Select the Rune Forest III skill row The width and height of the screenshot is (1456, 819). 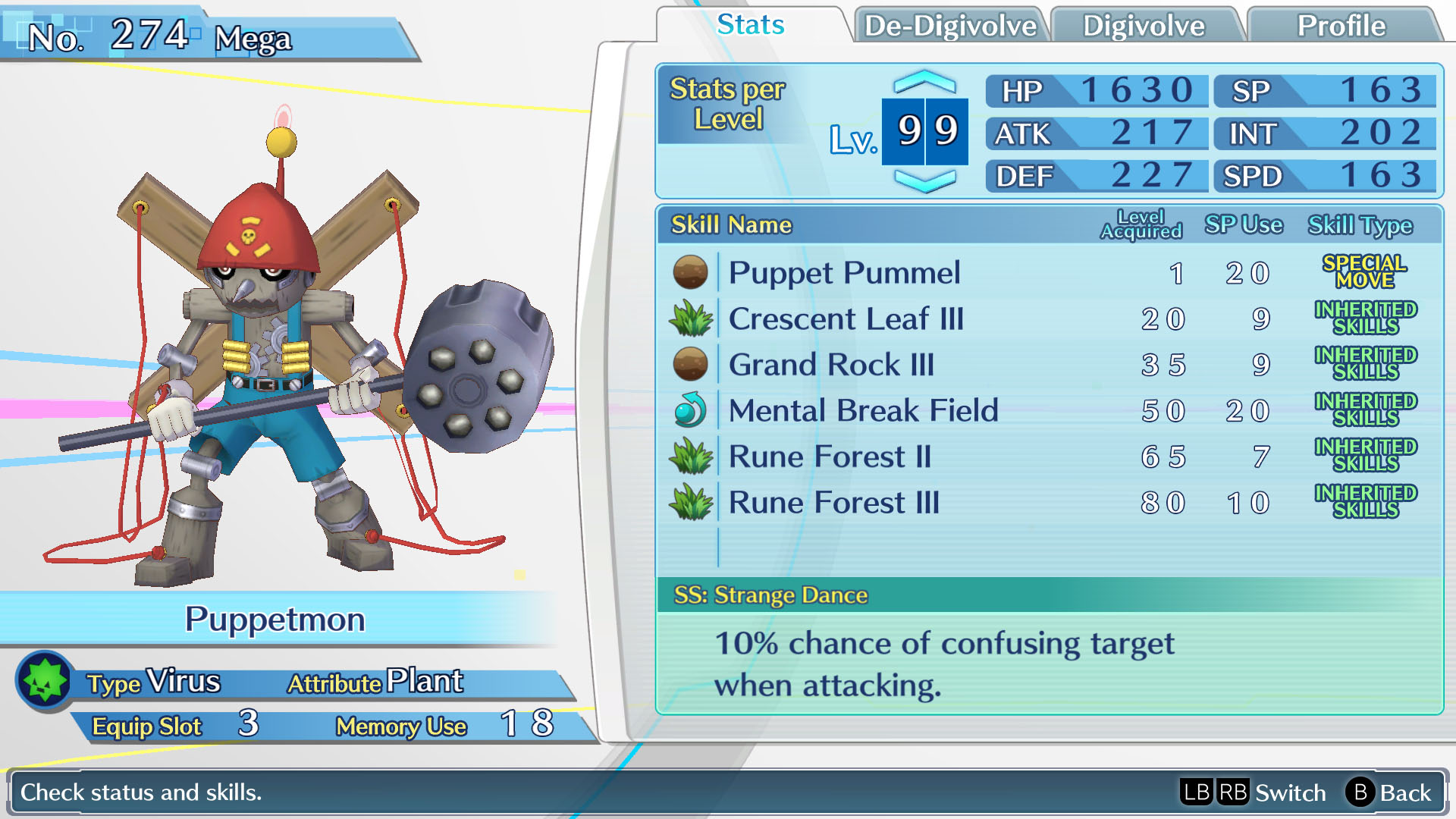pyautogui.click(x=833, y=503)
